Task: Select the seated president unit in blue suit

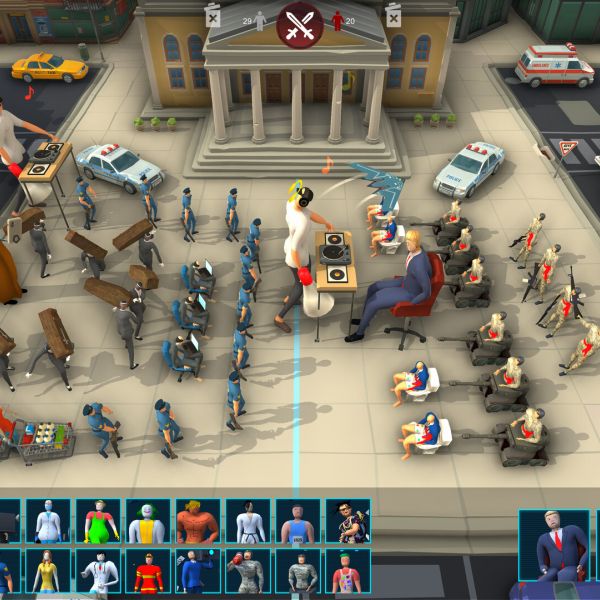Action: (554, 545)
